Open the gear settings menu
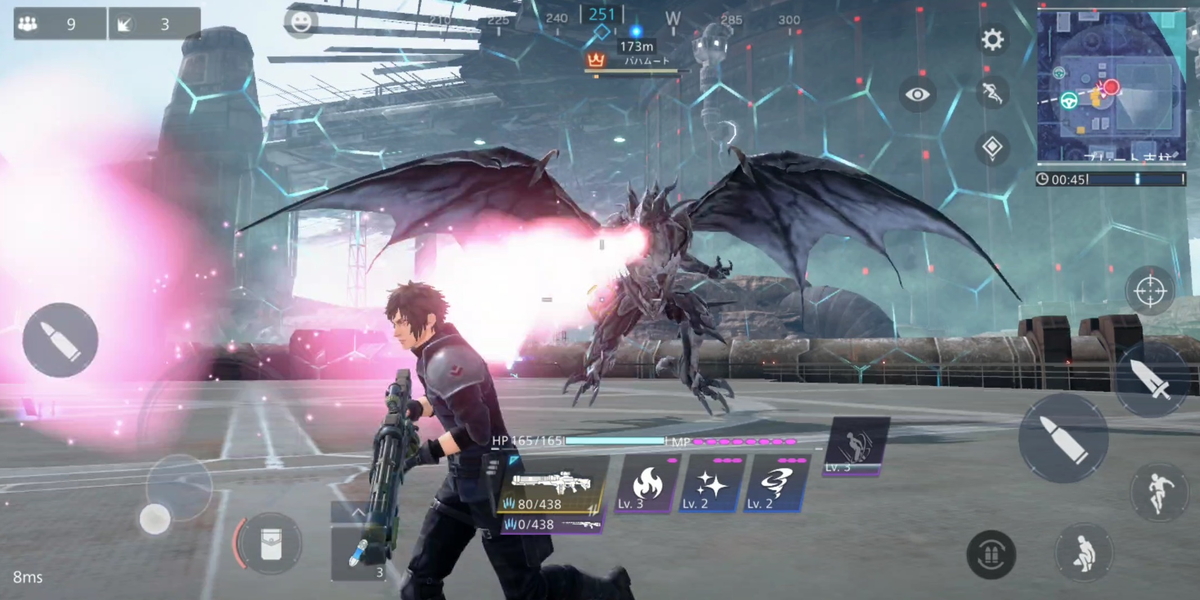This screenshot has height=600, width=1200. (x=992, y=40)
